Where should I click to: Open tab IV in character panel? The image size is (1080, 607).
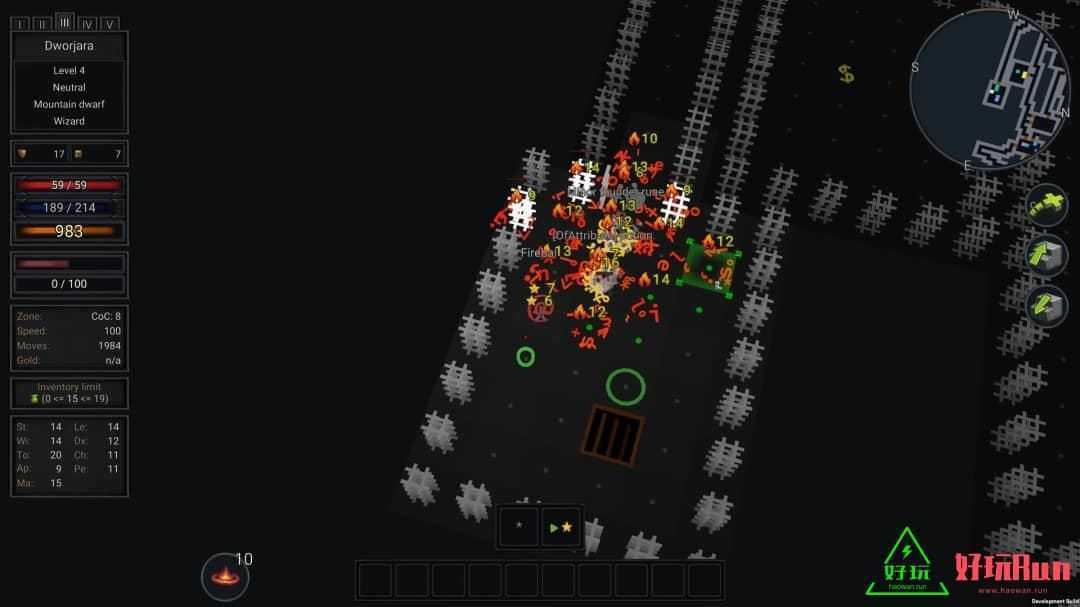click(x=87, y=24)
